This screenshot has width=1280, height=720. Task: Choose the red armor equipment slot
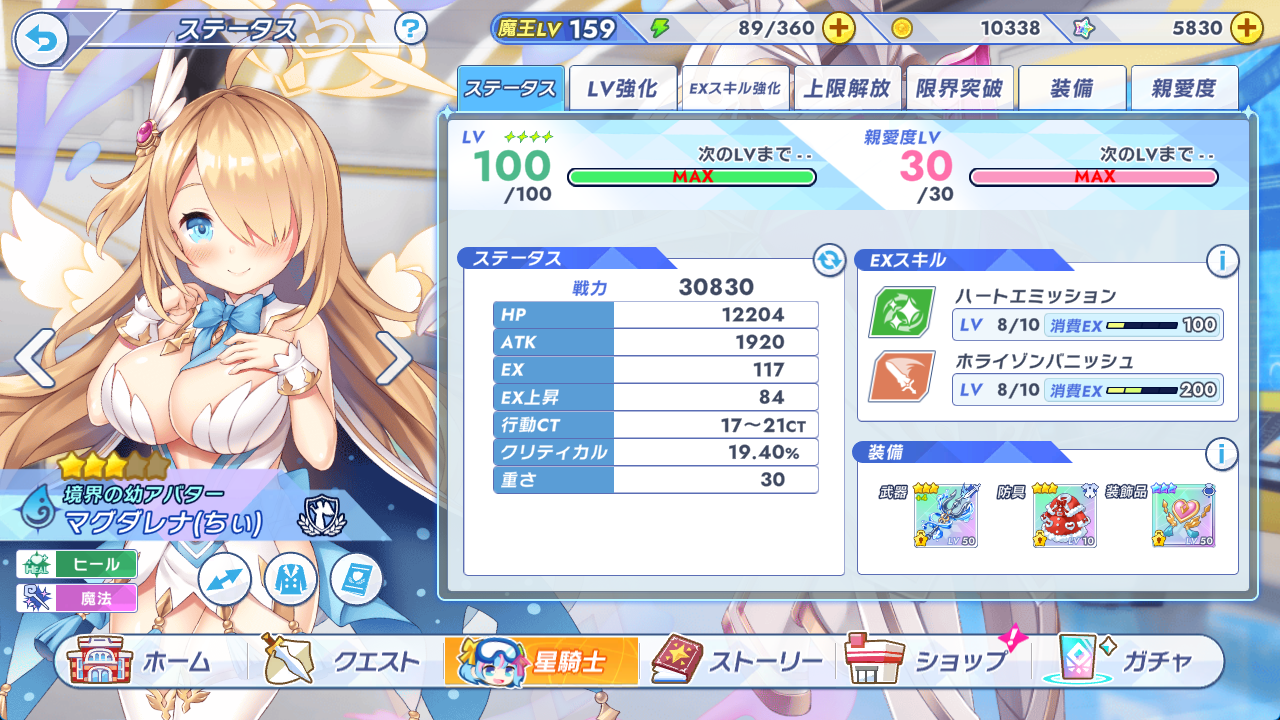1065,516
